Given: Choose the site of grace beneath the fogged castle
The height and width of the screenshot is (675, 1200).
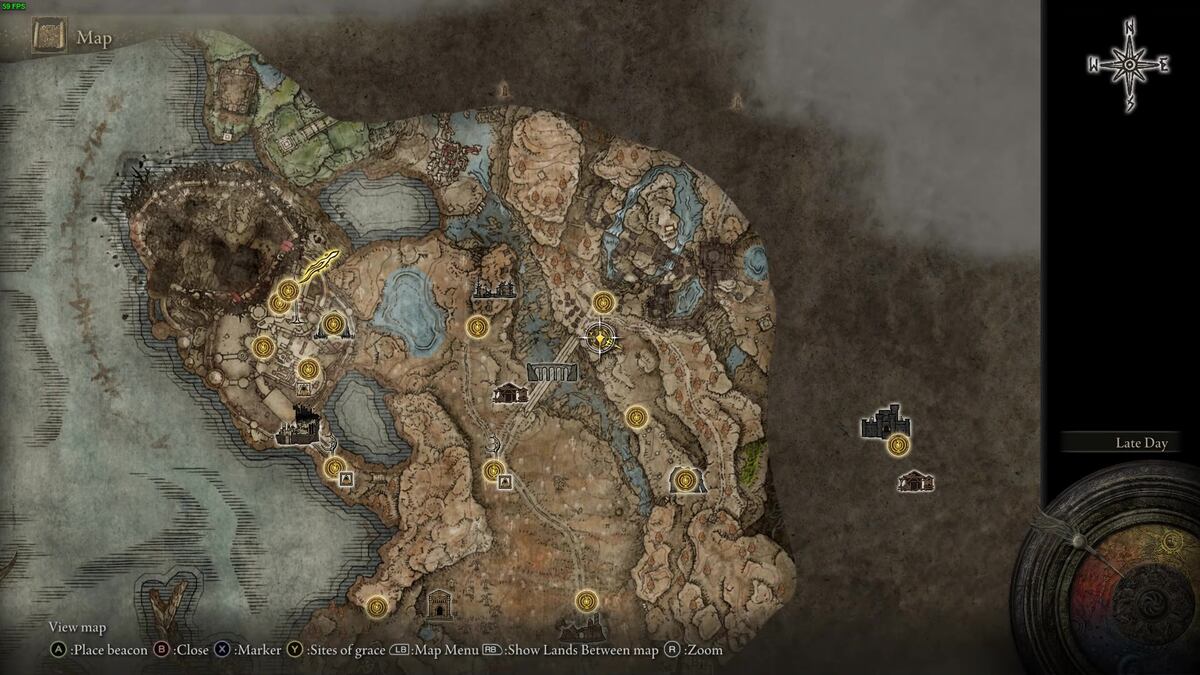Looking at the screenshot, I should [x=899, y=445].
